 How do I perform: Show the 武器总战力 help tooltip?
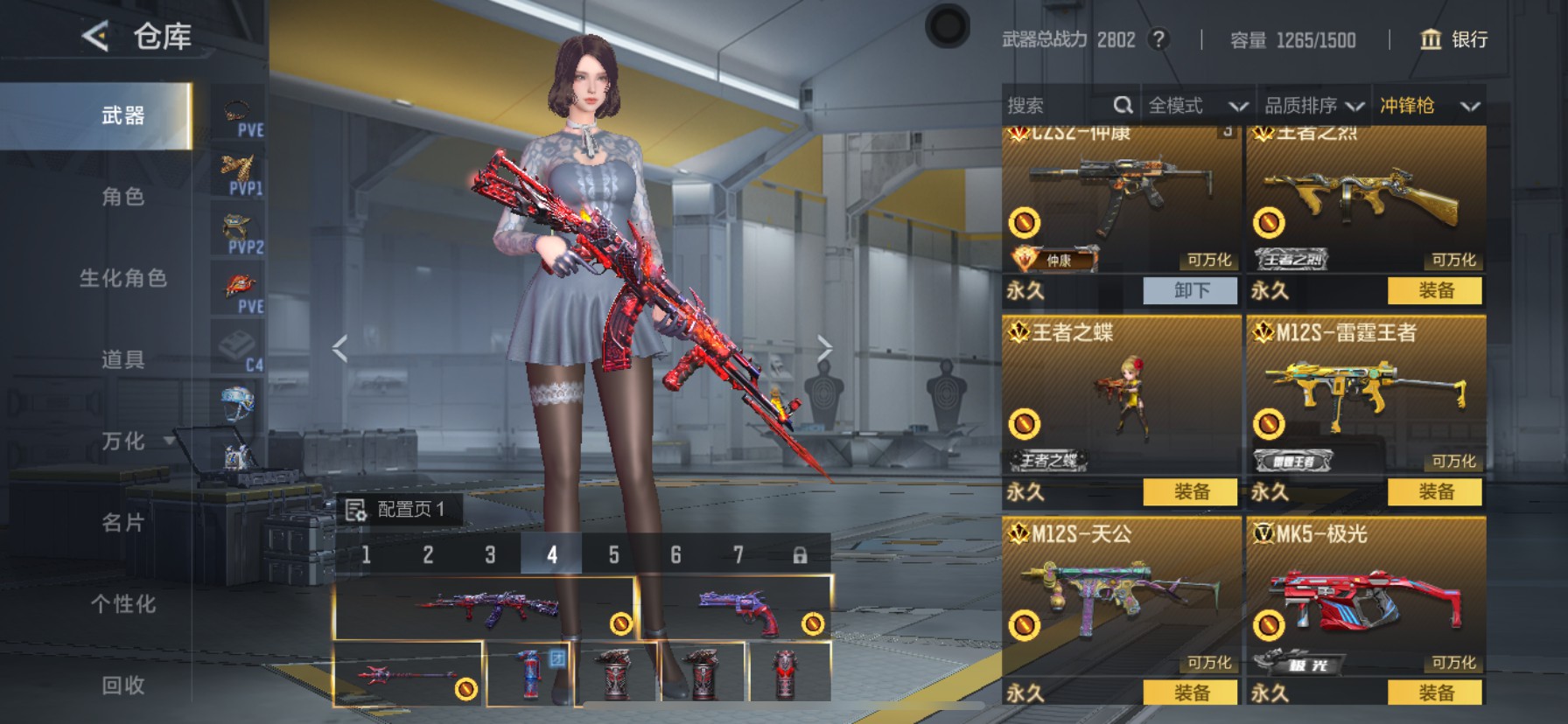1158,39
